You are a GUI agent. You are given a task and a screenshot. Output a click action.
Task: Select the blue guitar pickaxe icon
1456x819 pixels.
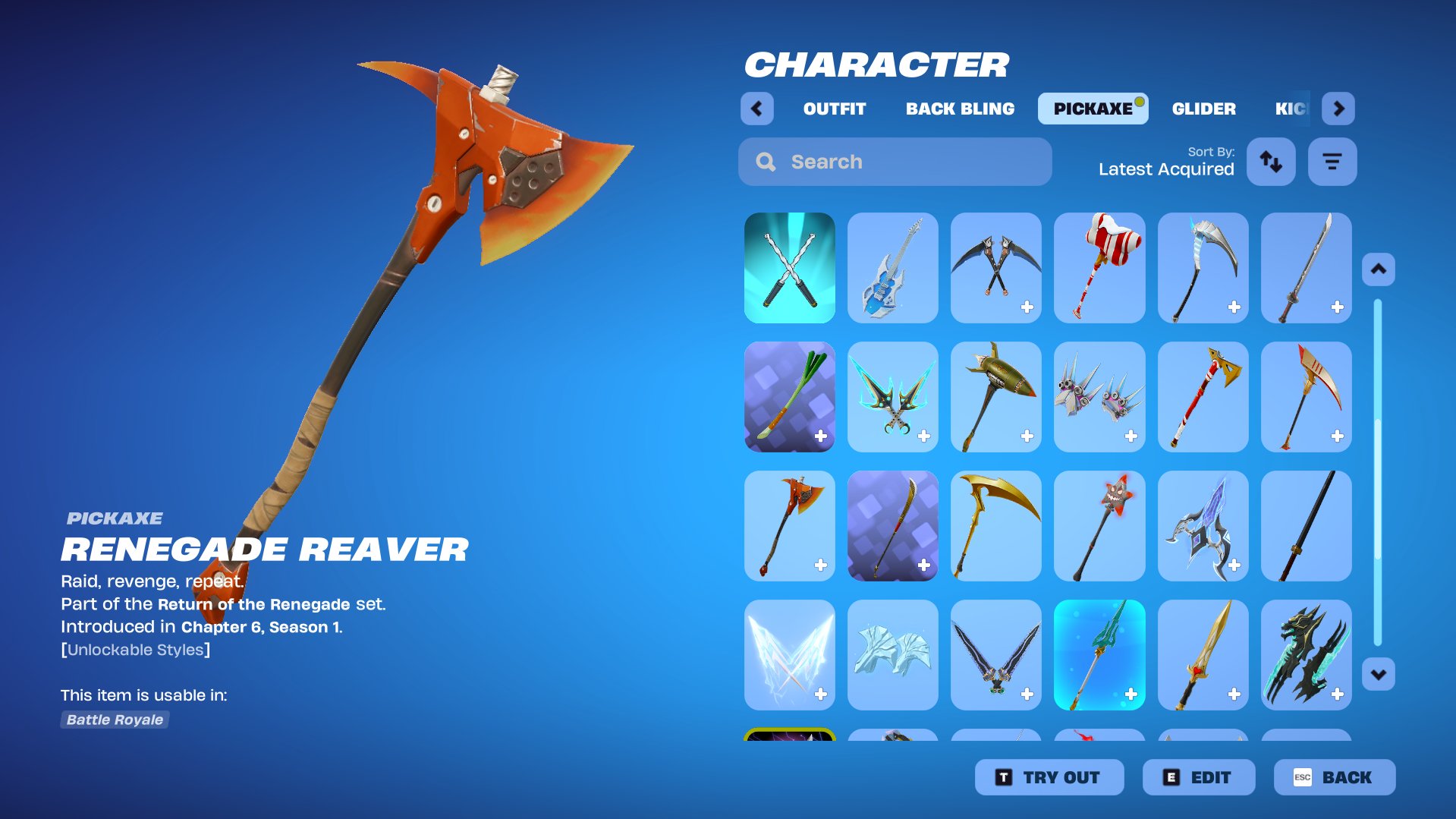coord(893,268)
